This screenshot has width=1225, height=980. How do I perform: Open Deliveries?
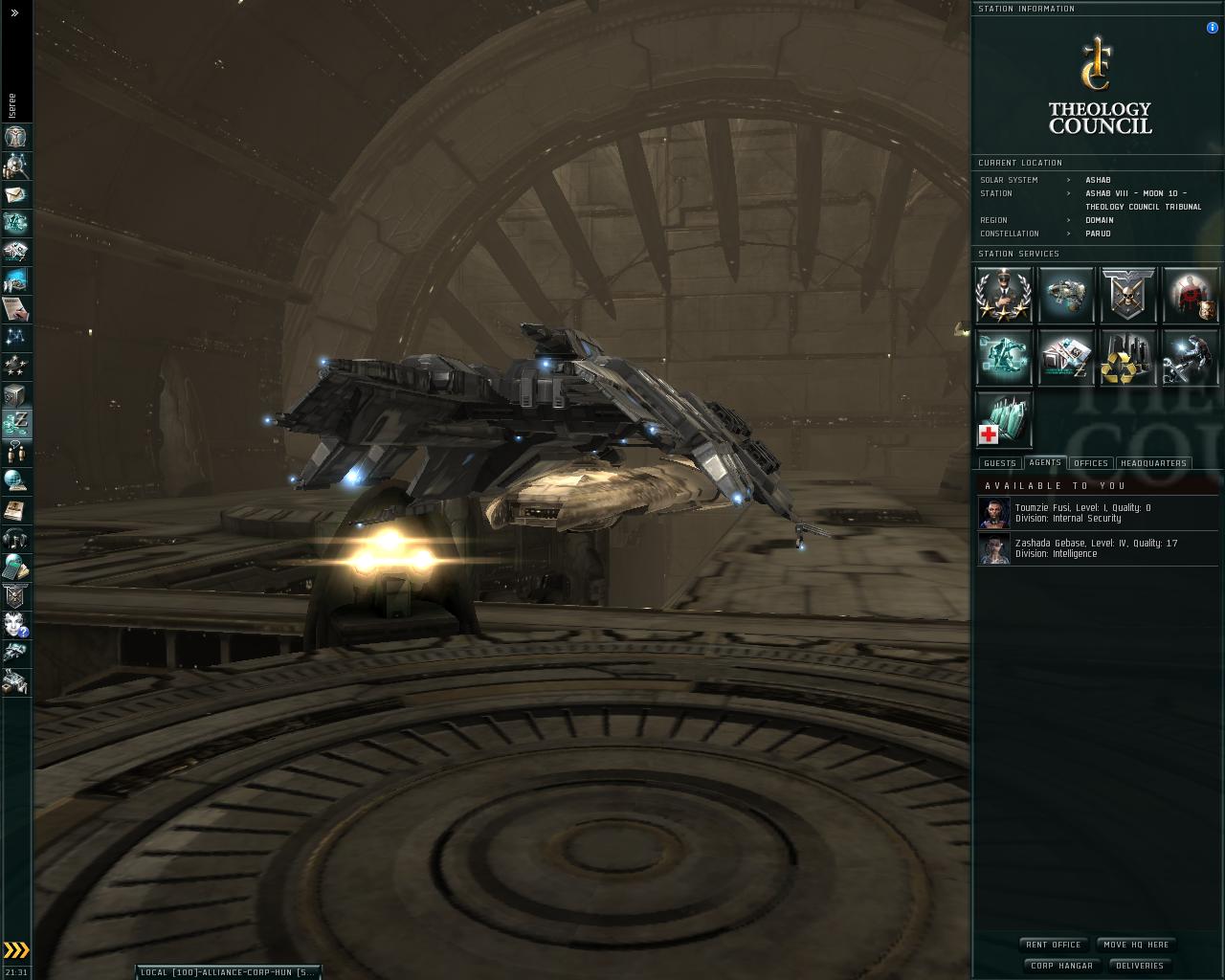pos(1140,966)
